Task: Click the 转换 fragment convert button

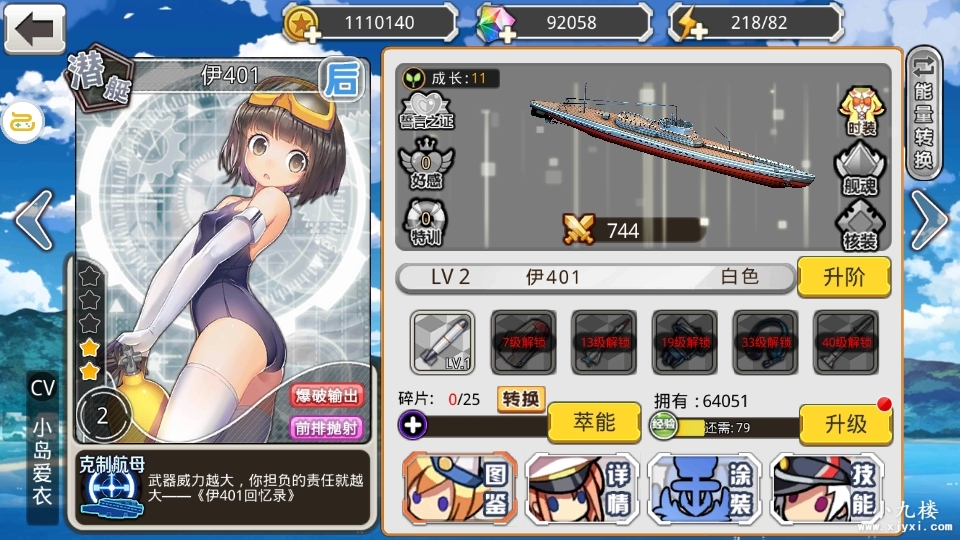Action: 521,399
